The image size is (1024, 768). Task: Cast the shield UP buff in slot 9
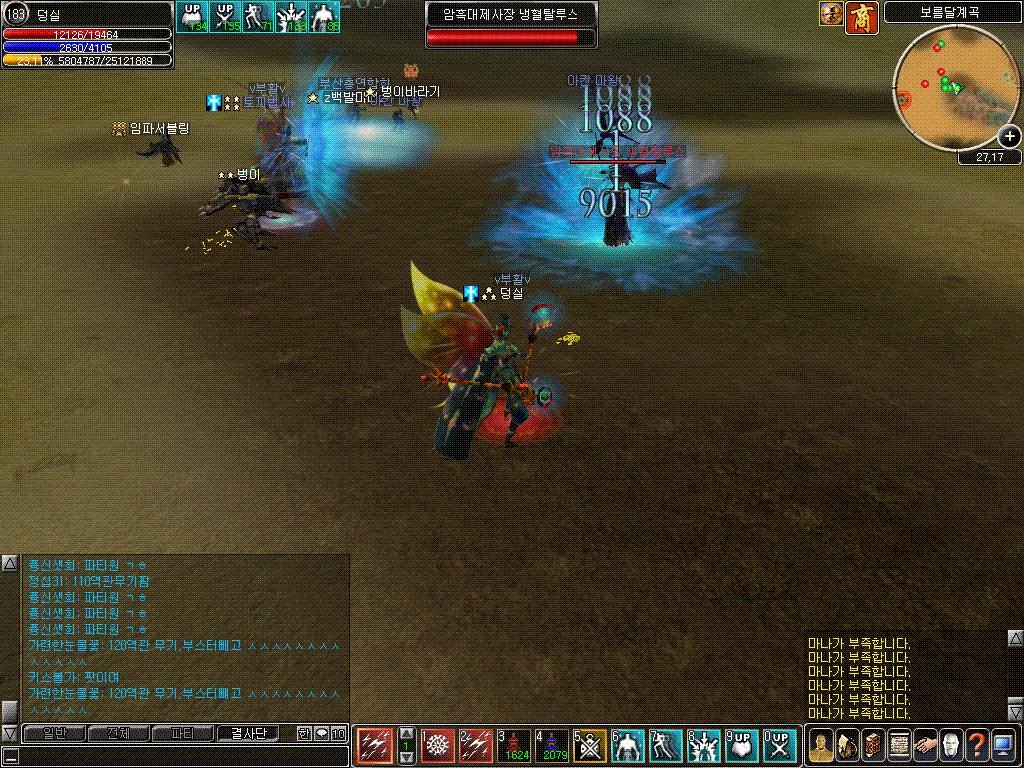(743, 745)
